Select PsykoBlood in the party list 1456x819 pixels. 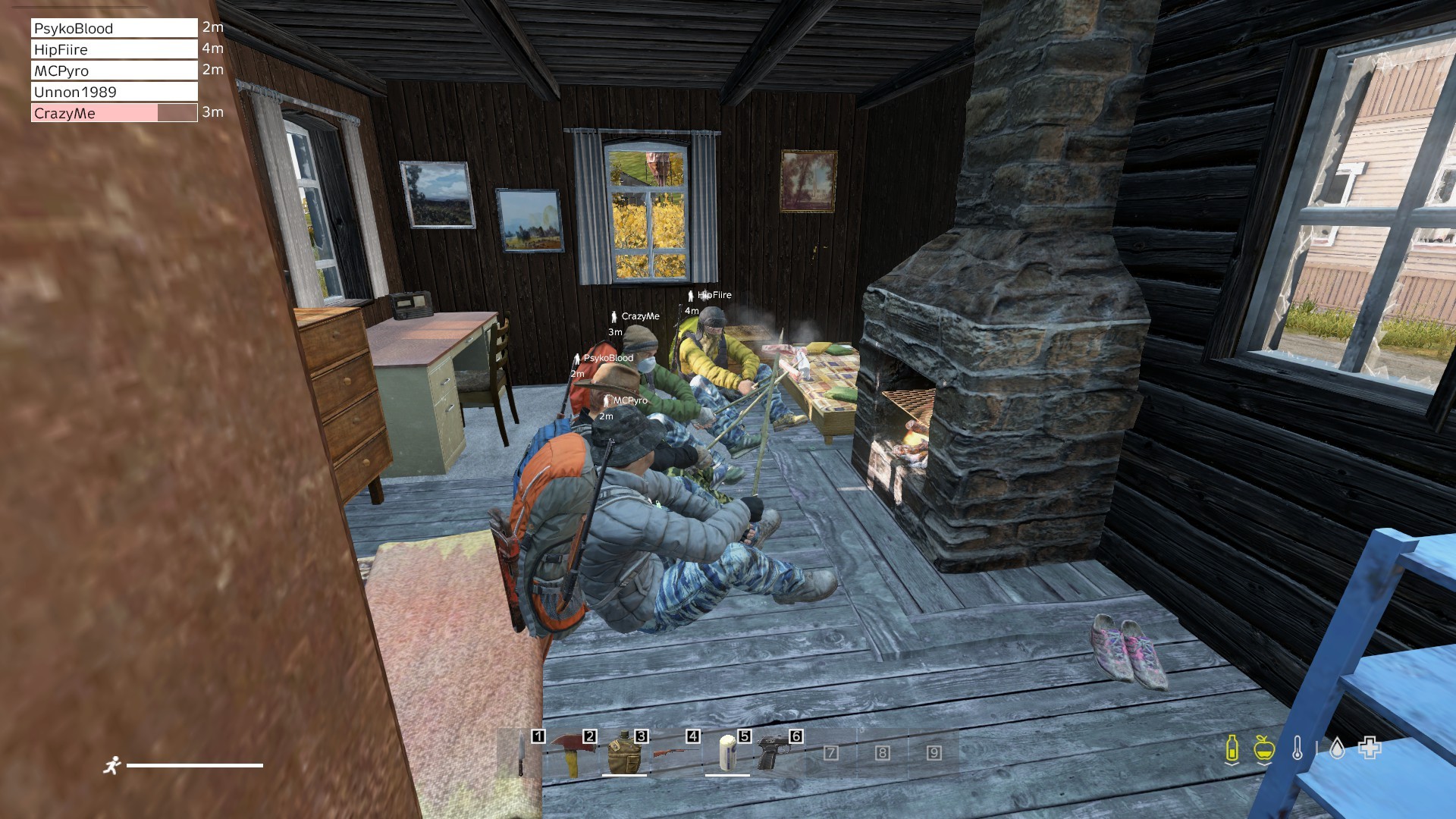tap(115, 28)
